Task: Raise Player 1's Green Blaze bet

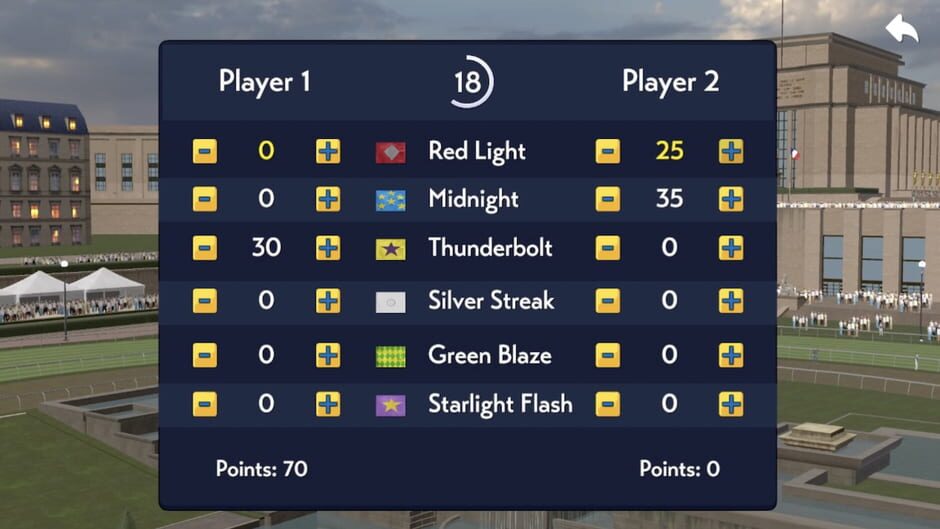Action: [328, 355]
